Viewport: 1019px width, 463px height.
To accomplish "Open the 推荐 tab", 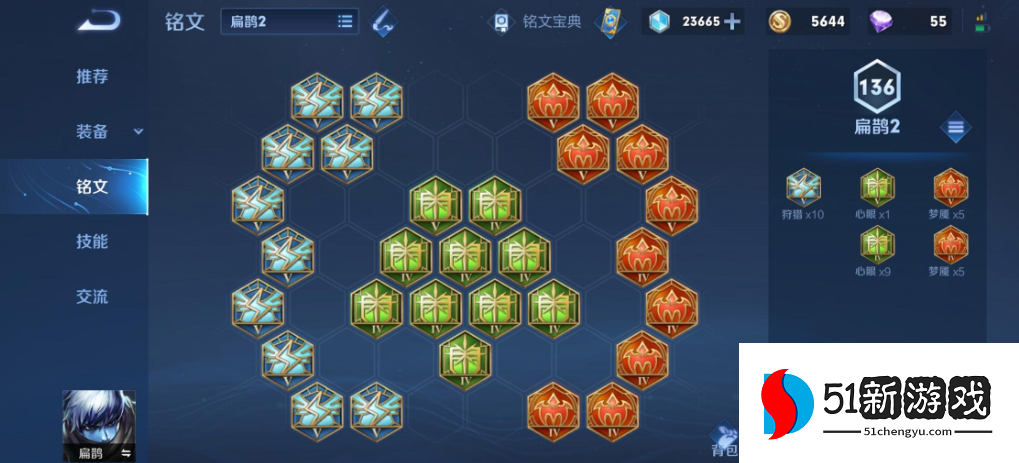I will [92, 77].
